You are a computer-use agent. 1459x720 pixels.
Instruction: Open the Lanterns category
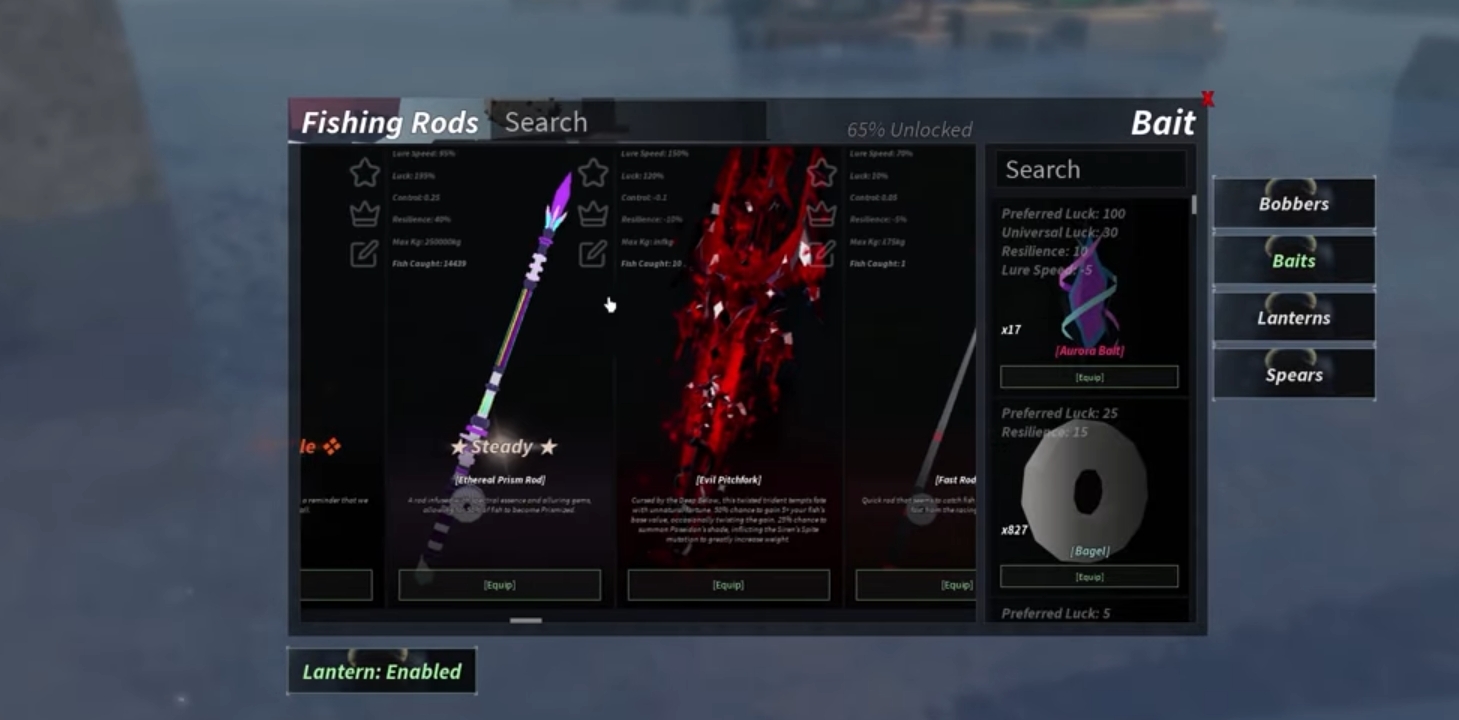pyautogui.click(x=1294, y=317)
